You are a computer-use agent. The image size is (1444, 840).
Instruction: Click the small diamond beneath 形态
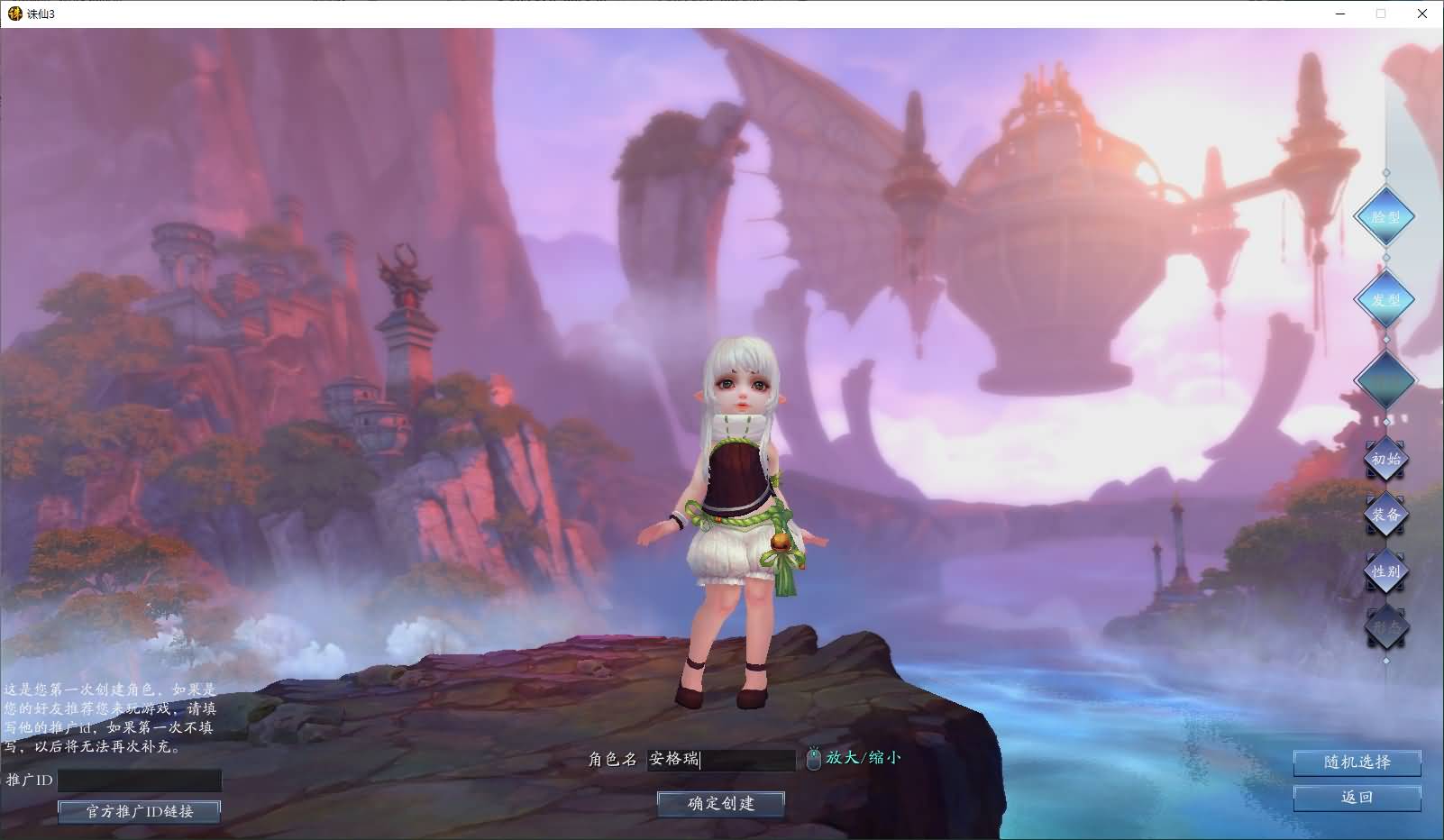[1385, 659]
